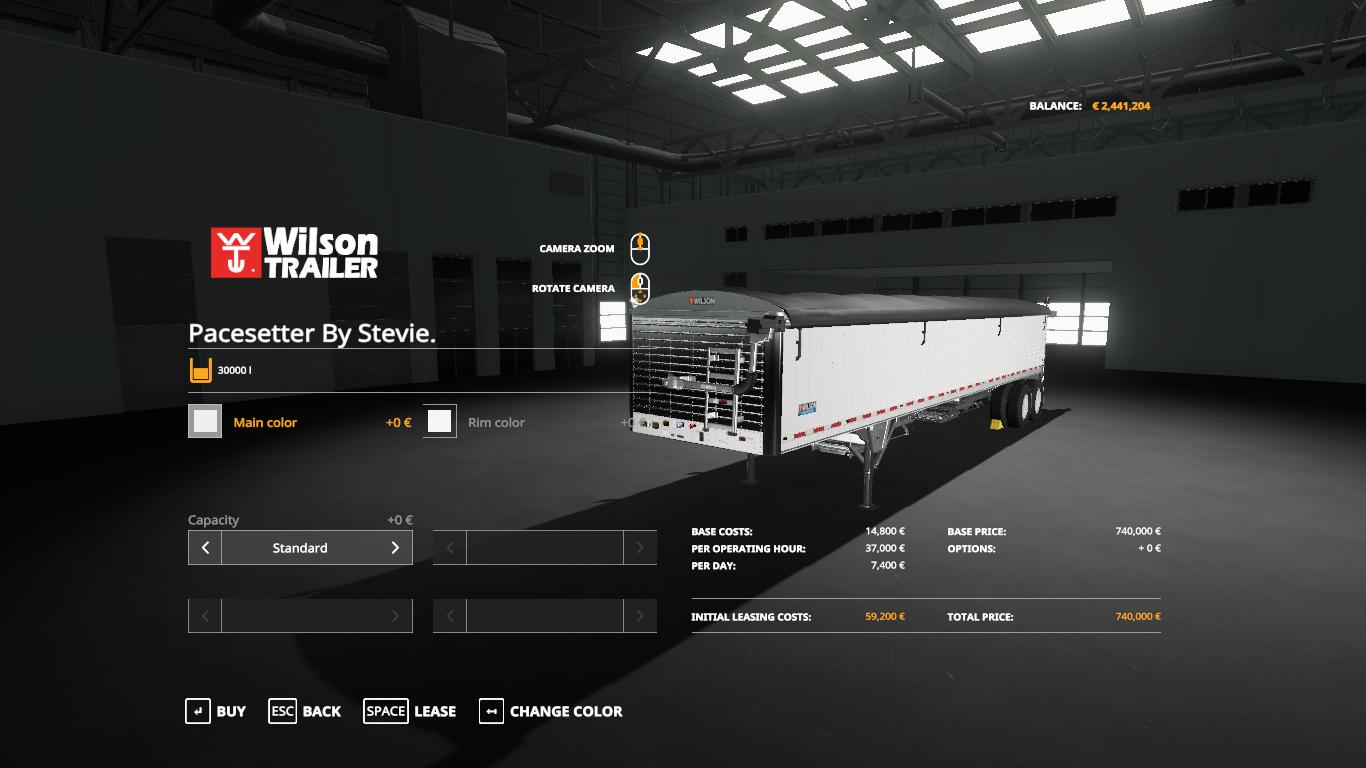Choose the Rim color swatch
This screenshot has height=768, width=1366.
tap(440, 422)
